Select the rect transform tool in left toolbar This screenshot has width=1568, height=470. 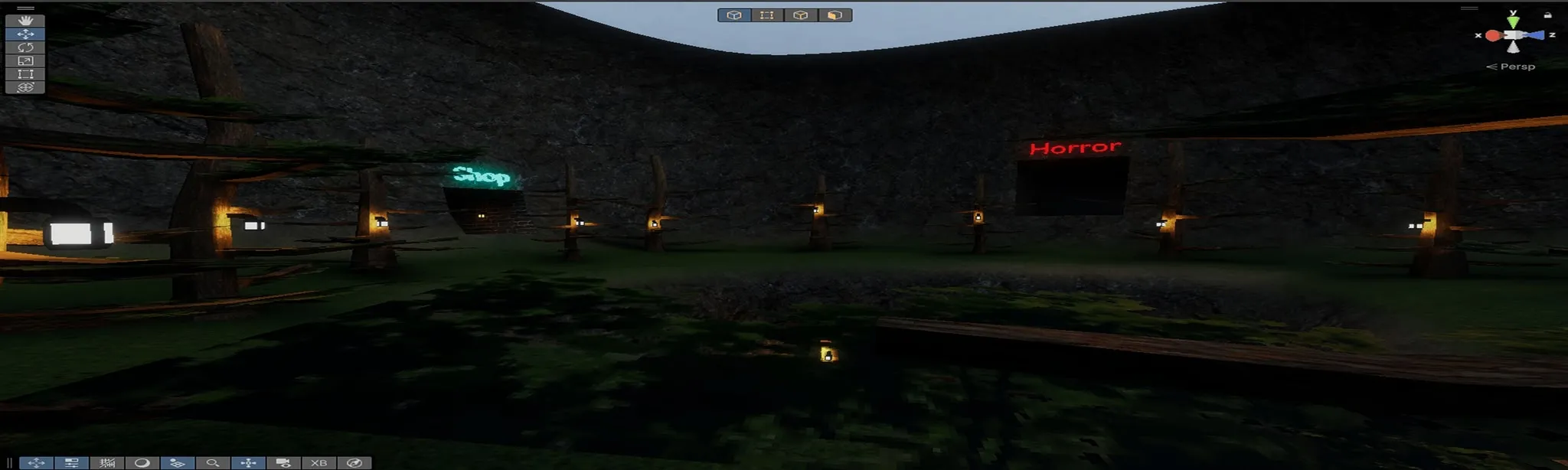pos(25,74)
